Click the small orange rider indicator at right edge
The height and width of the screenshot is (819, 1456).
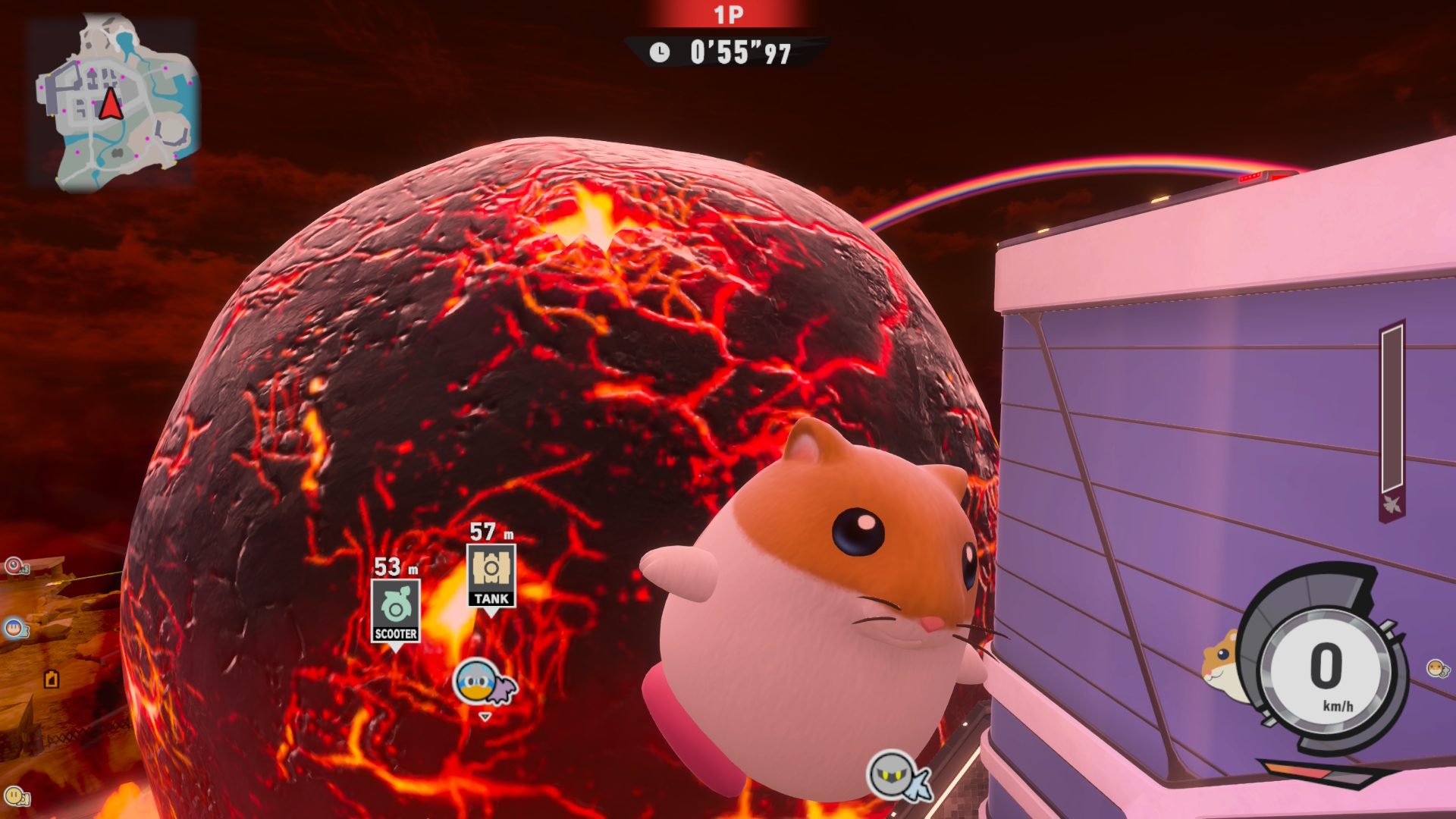coord(1437,668)
